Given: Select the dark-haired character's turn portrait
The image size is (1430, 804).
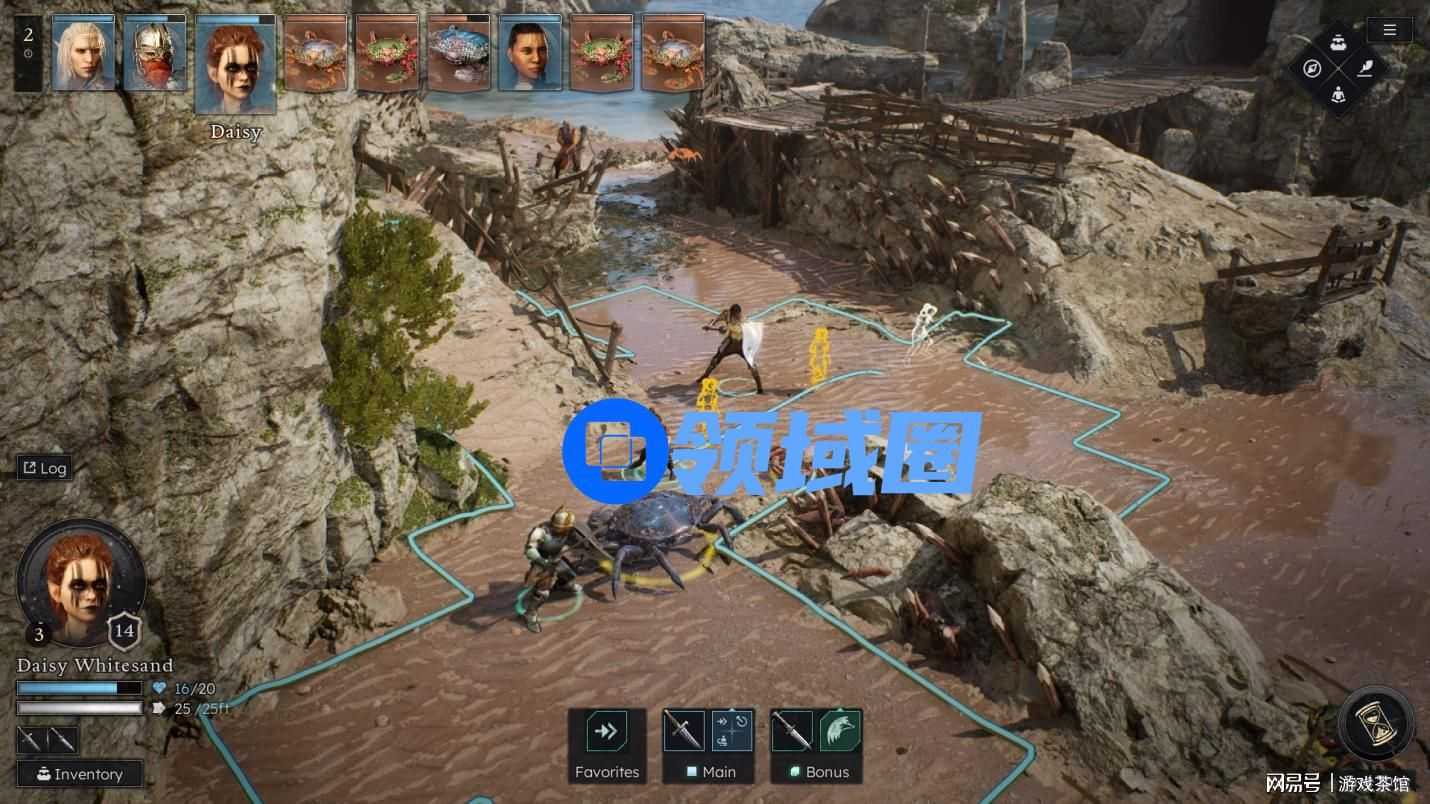Looking at the screenshot, I should (x=530, y=53).
